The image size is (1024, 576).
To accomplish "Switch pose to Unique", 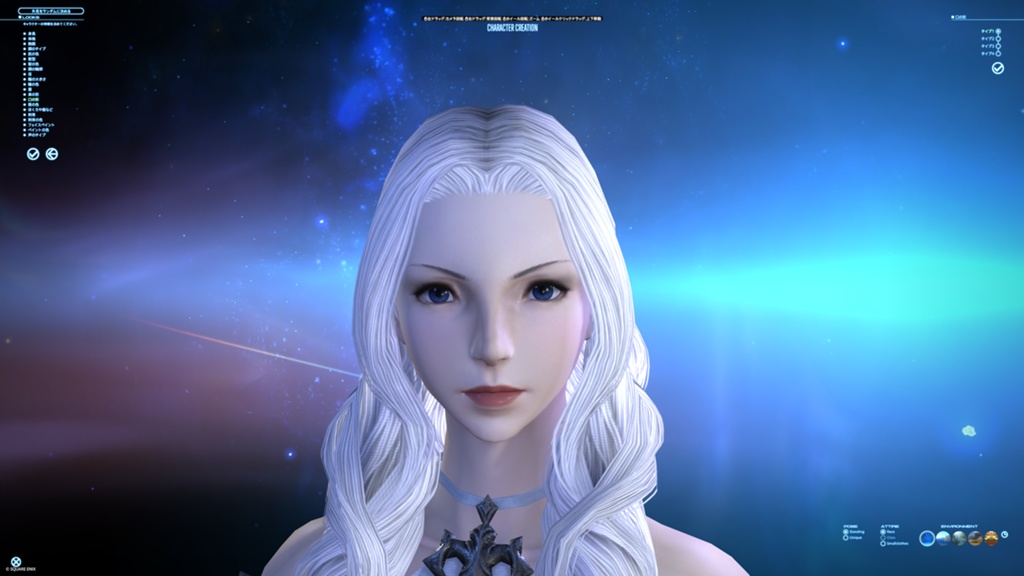I will (x=845, y=538).
